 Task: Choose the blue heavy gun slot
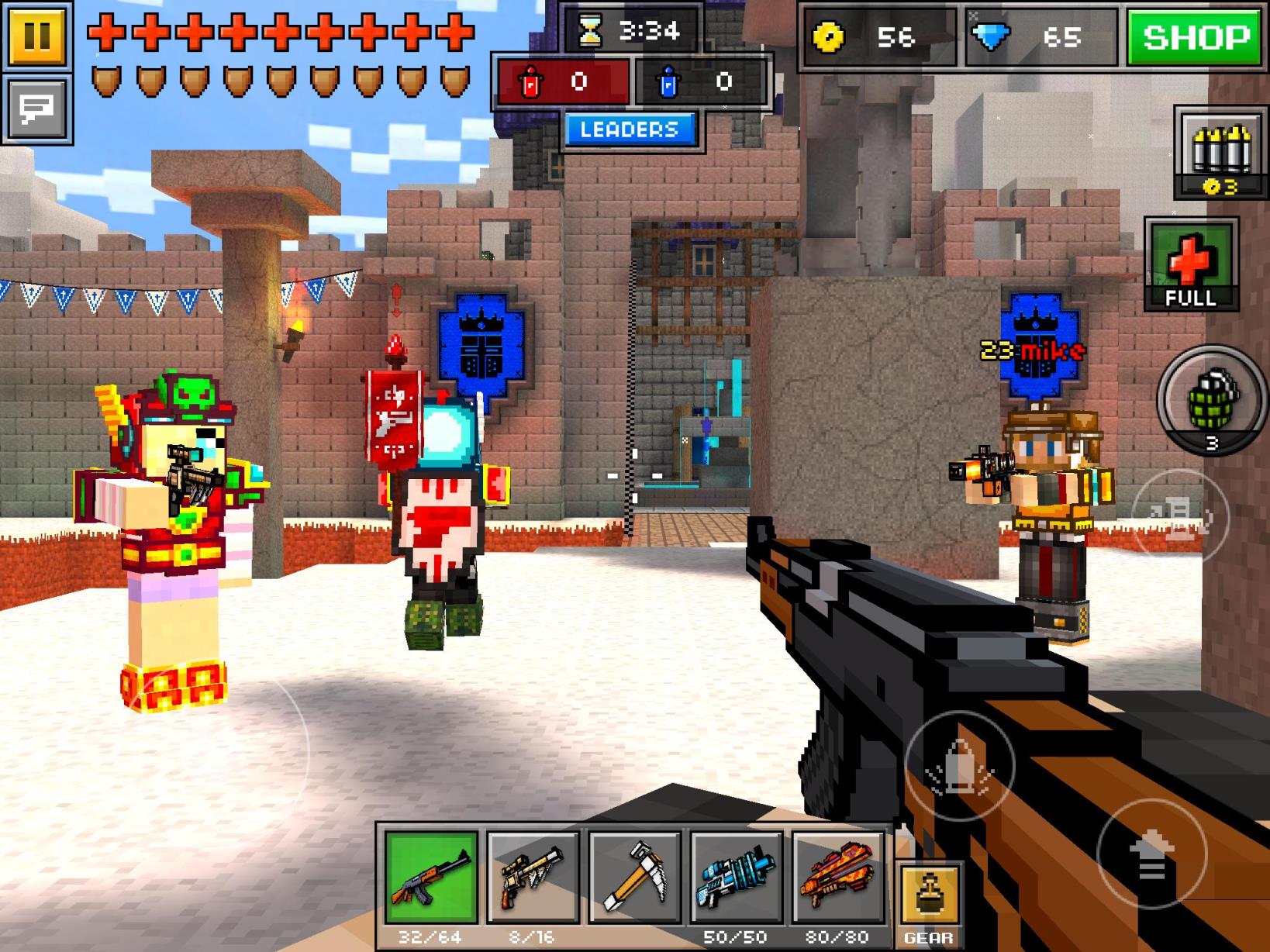tap(736, 878)
